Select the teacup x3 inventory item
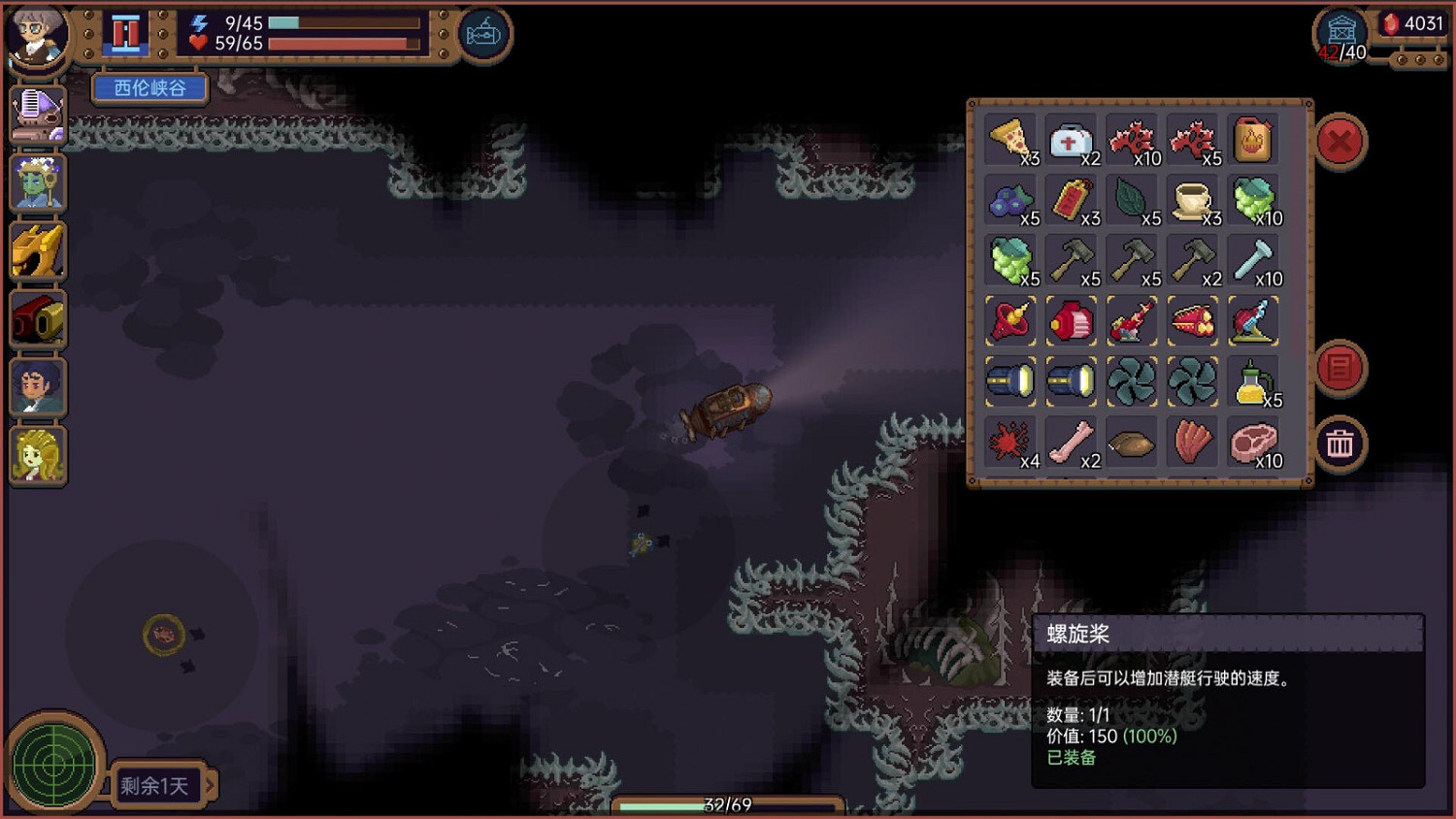Image resolution: width=1456 pixels, height=819 pixels. click(1193, 201)
